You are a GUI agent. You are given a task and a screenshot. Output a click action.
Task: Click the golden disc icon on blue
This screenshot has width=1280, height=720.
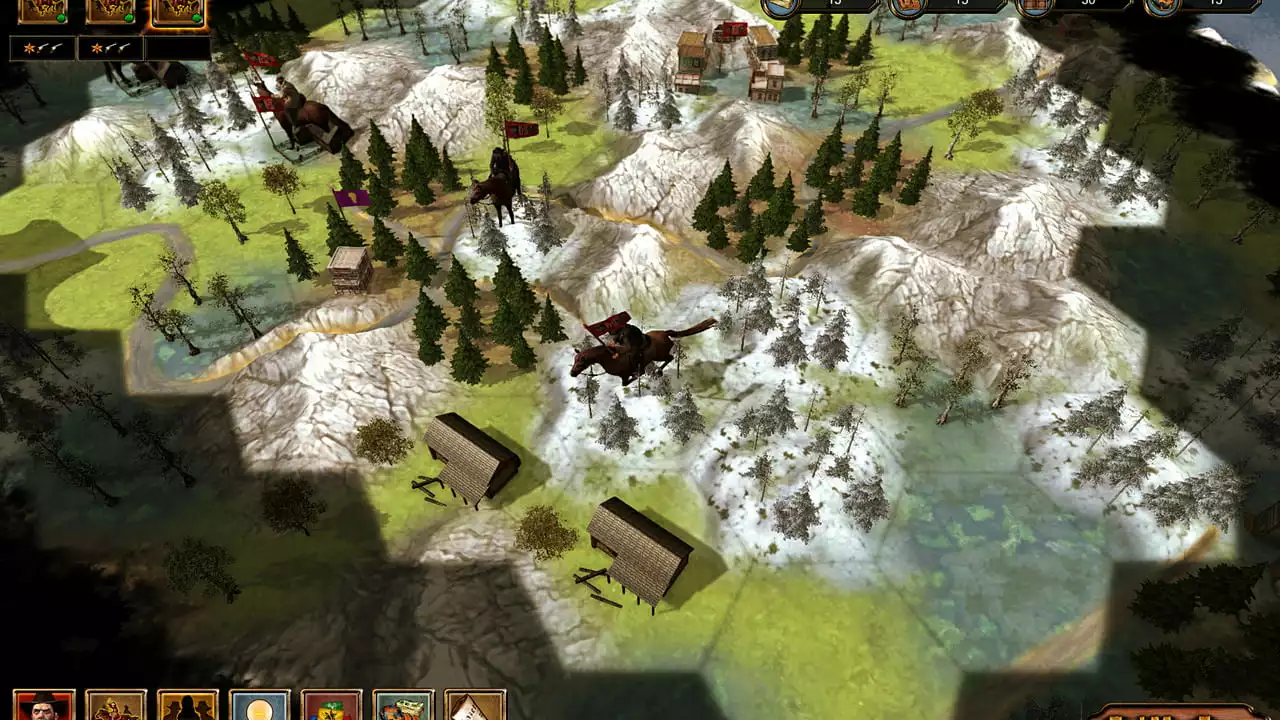(x=260, y=705)
